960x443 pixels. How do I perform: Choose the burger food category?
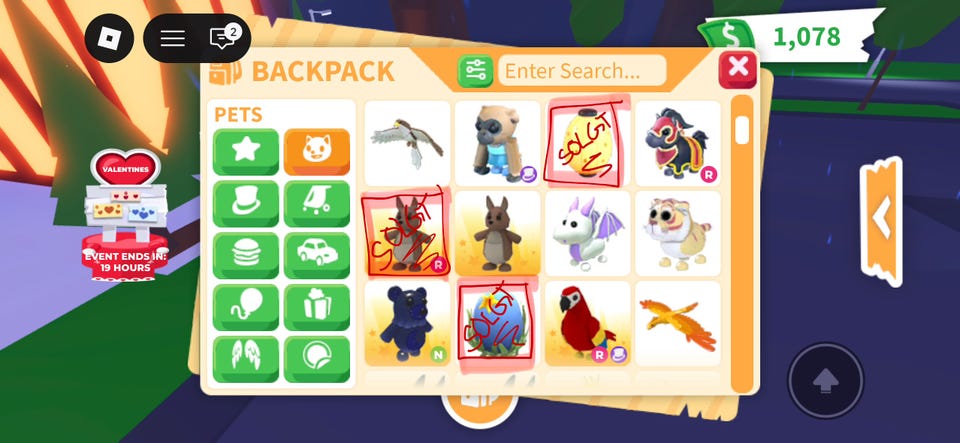(x=246, y=255)
